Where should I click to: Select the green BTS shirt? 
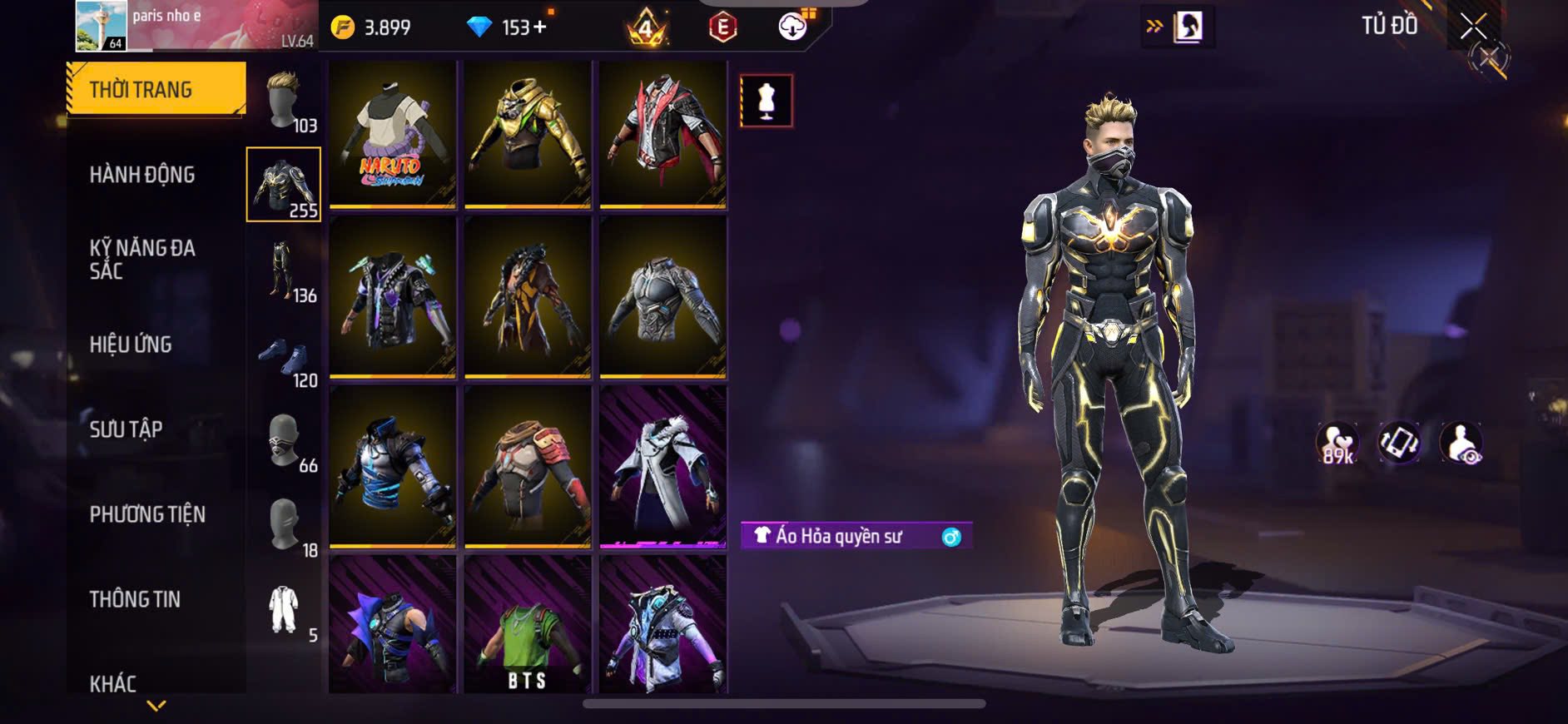pyautogui.click(x=528, y=626)
